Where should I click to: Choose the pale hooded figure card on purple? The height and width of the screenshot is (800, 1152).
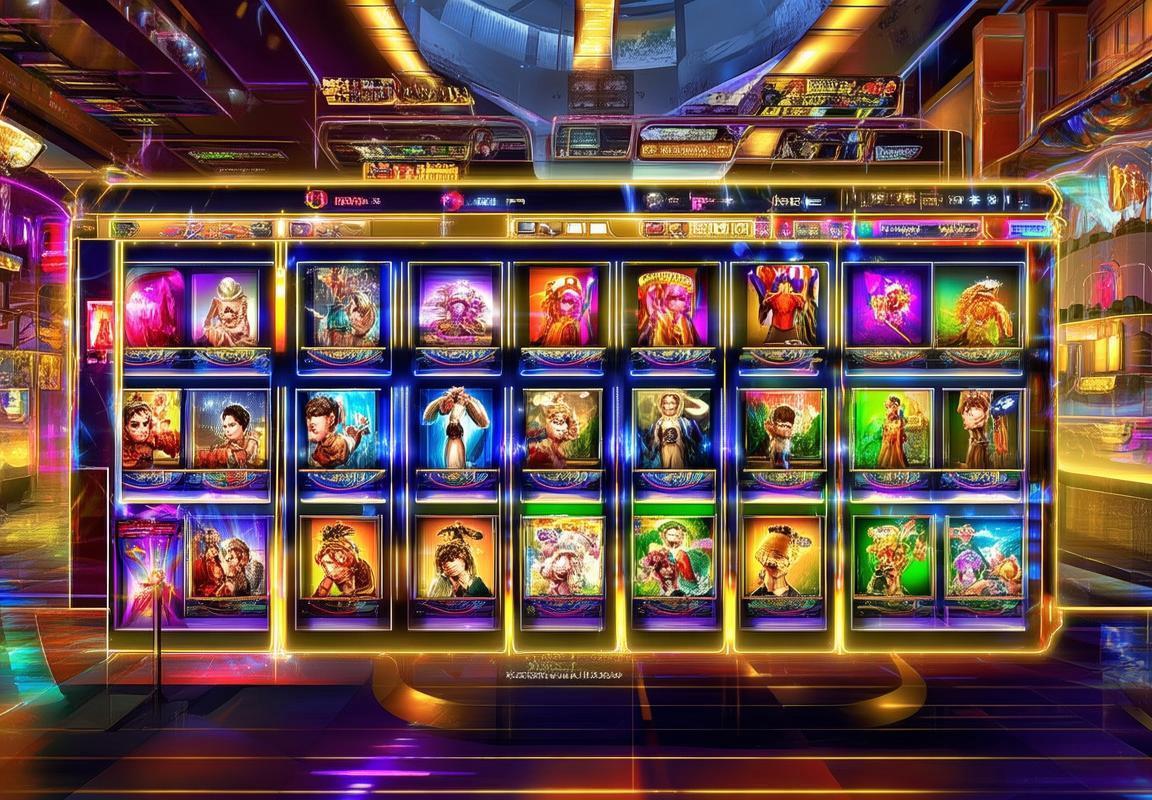pyautogui.click(x=225, y=308)
